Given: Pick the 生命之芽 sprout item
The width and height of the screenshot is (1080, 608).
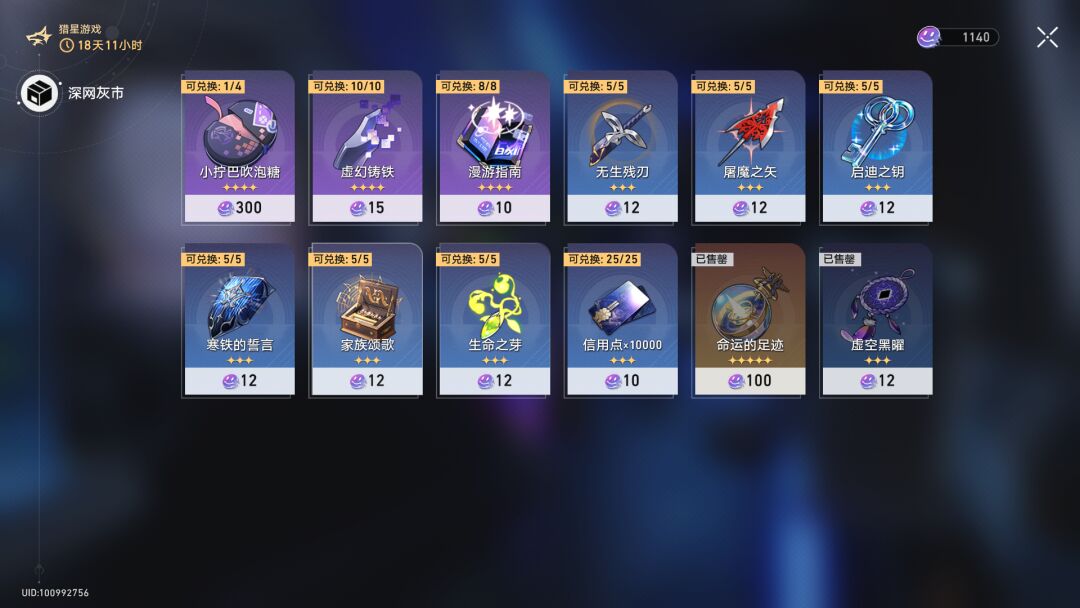Looking at the screenshot, I should (x=494, y=320).
